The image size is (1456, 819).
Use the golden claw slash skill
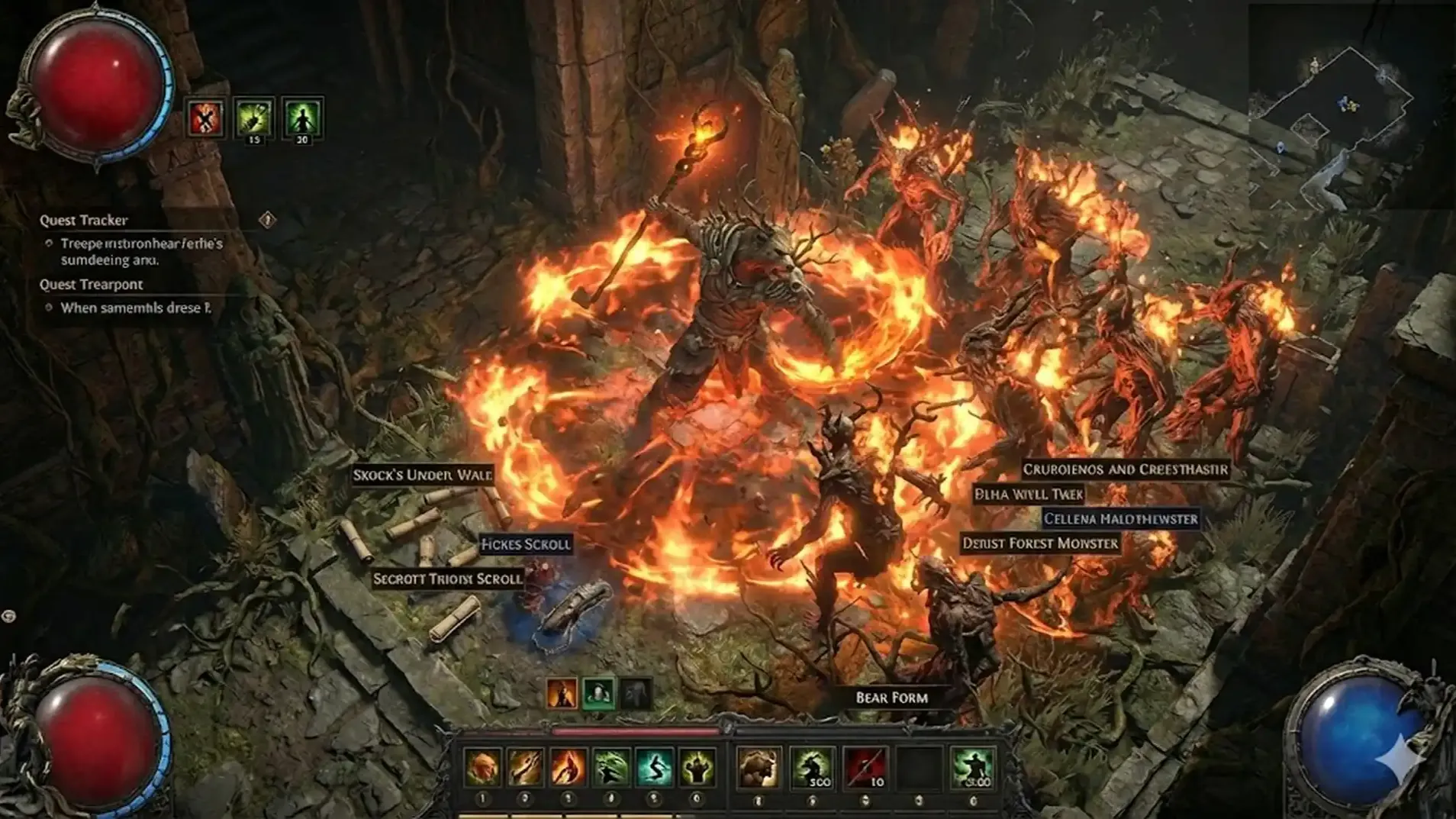525,766
